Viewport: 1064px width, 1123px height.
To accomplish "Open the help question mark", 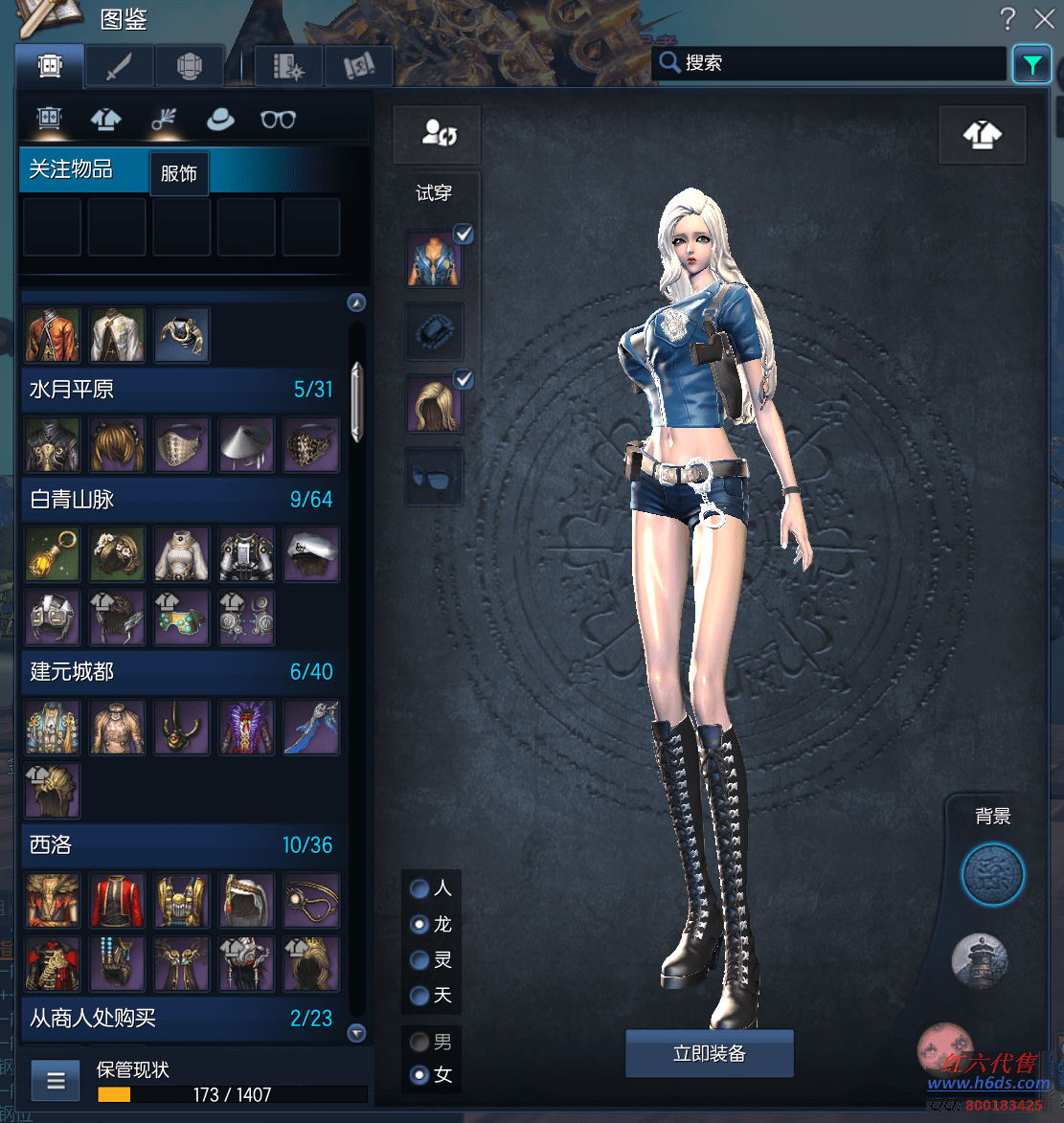I will [1007, 18].
